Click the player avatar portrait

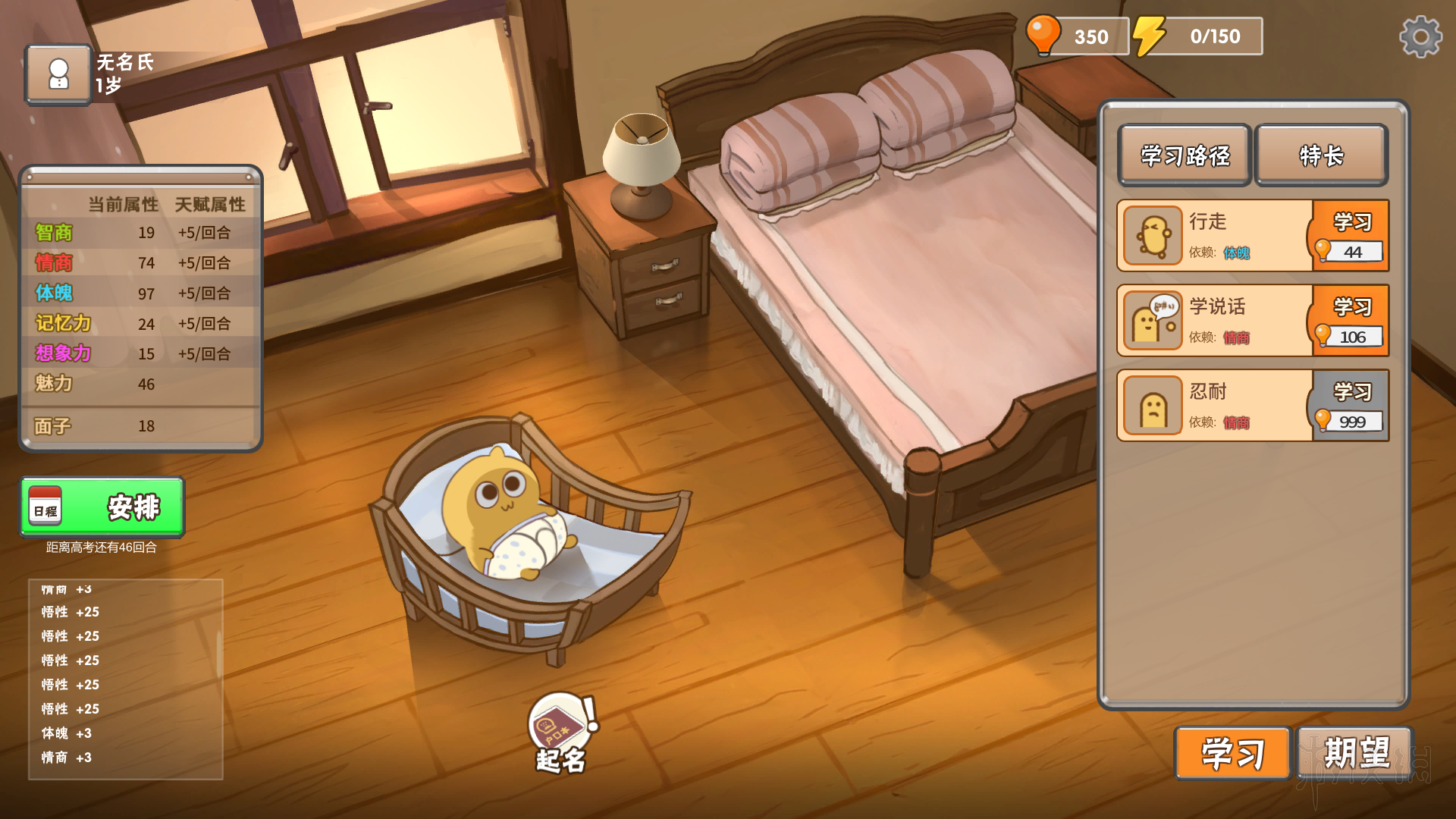pos(58,74)
